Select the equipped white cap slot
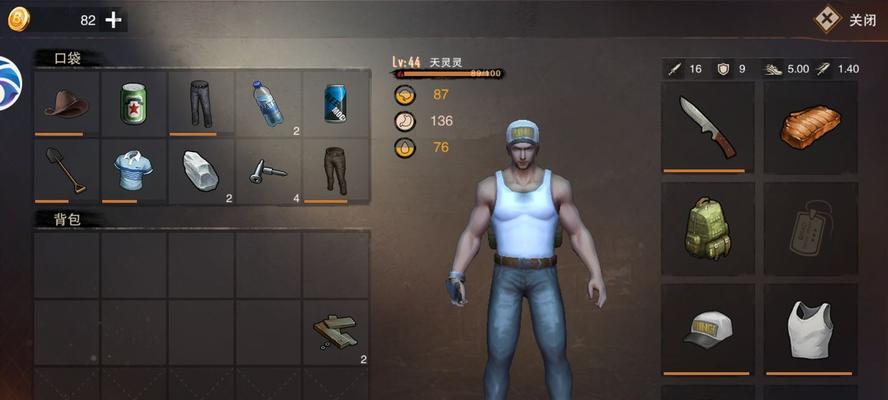 (x=707, y=329)
